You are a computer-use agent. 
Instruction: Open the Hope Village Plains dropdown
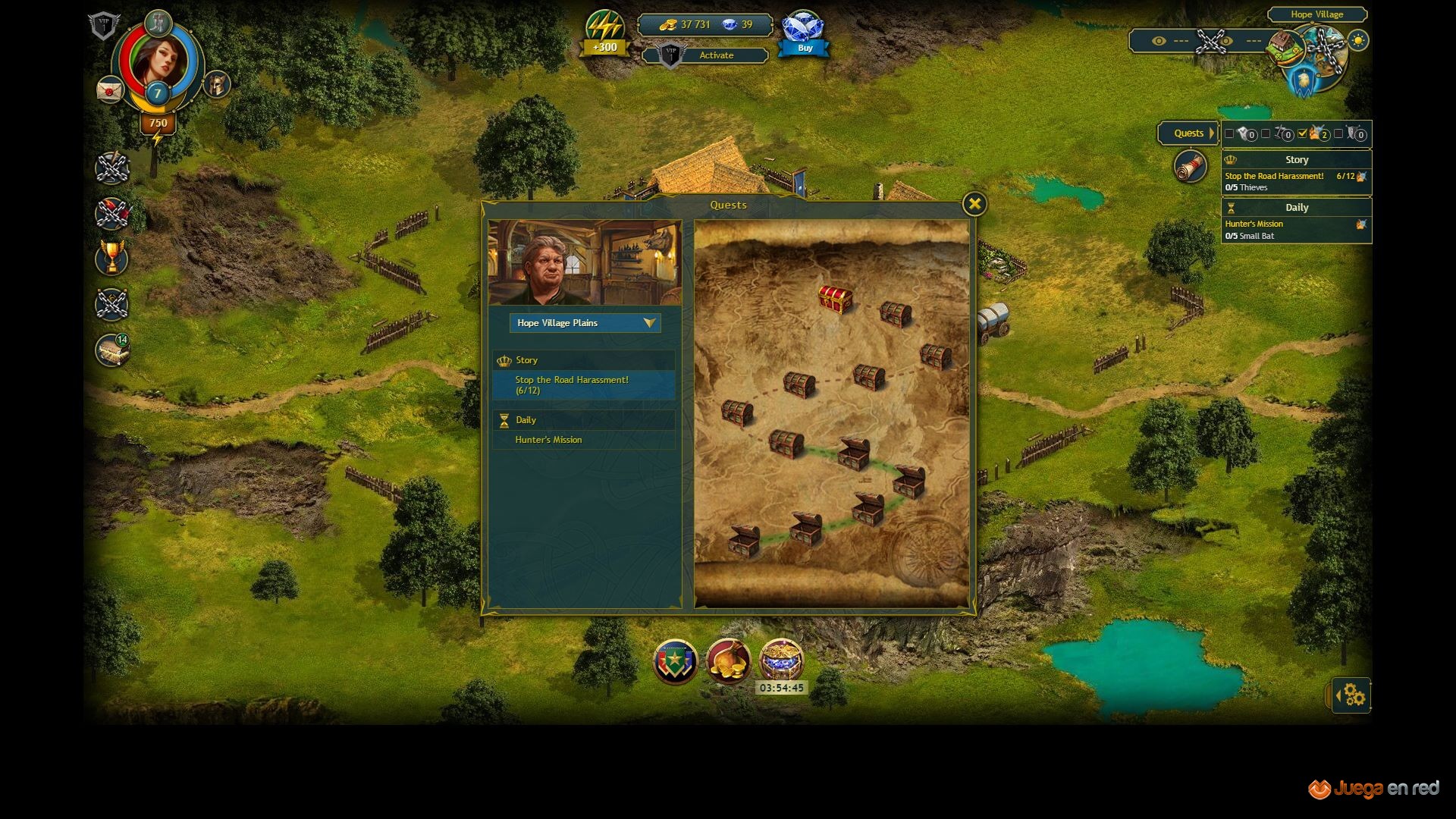[x=585, y=323]
